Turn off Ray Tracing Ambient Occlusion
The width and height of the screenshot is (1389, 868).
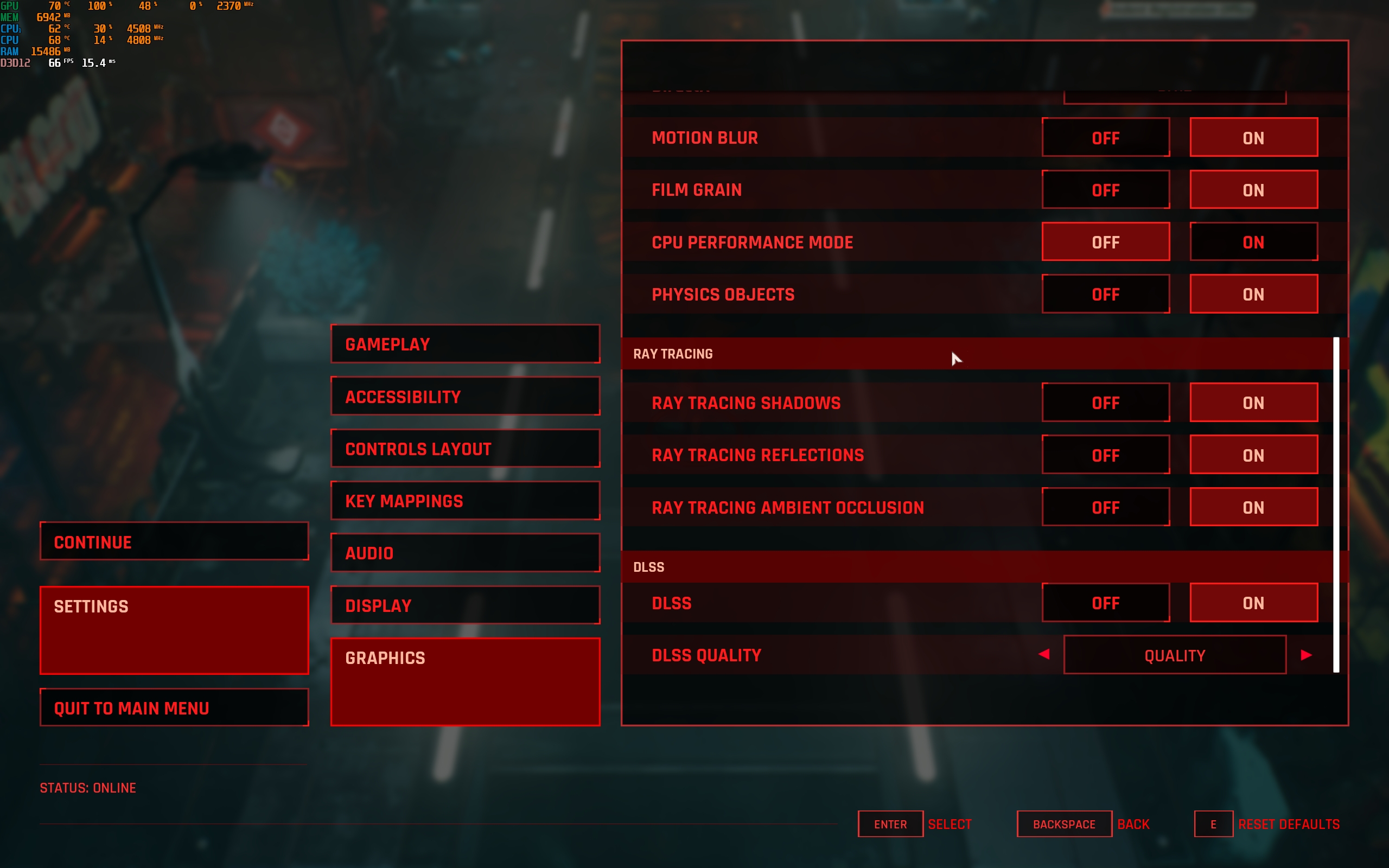1105,507
